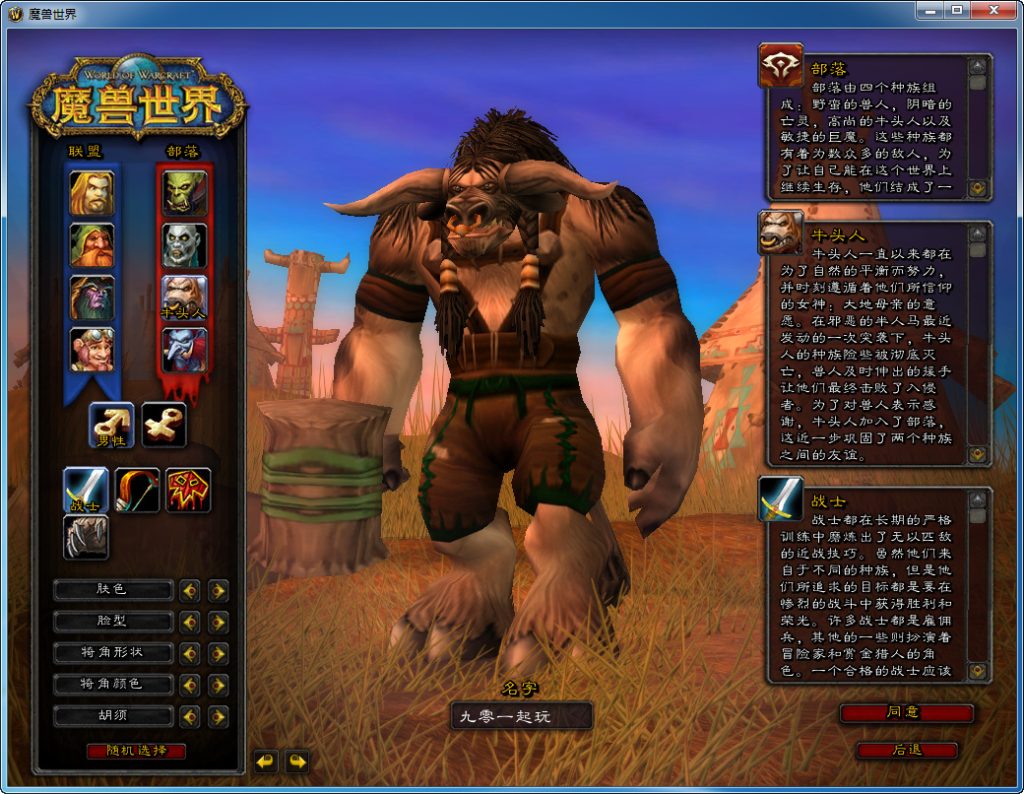Switch character gender to female
This screenshot has width=1024, height=794.
(163, 424)
